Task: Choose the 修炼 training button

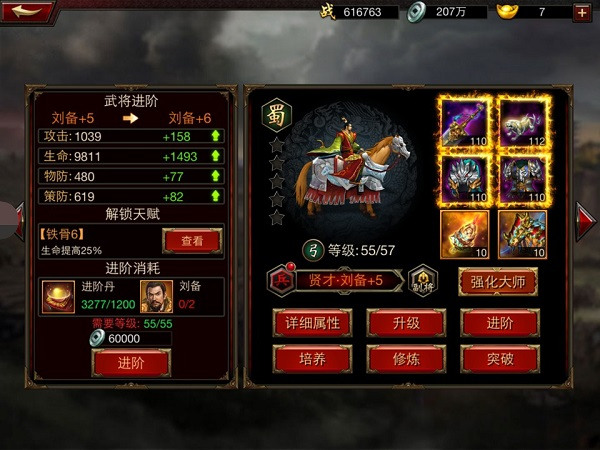Action: (x=405, y=358)
